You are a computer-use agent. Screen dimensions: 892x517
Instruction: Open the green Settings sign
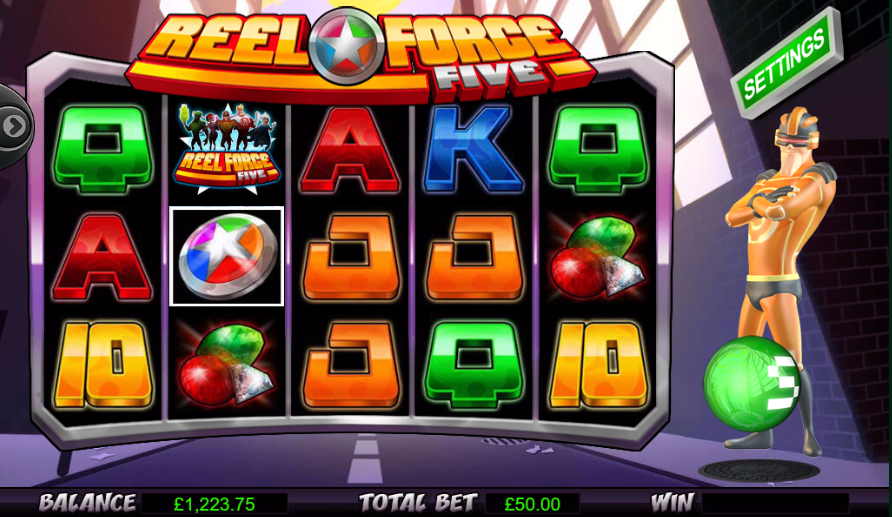[x=786, y=63]
